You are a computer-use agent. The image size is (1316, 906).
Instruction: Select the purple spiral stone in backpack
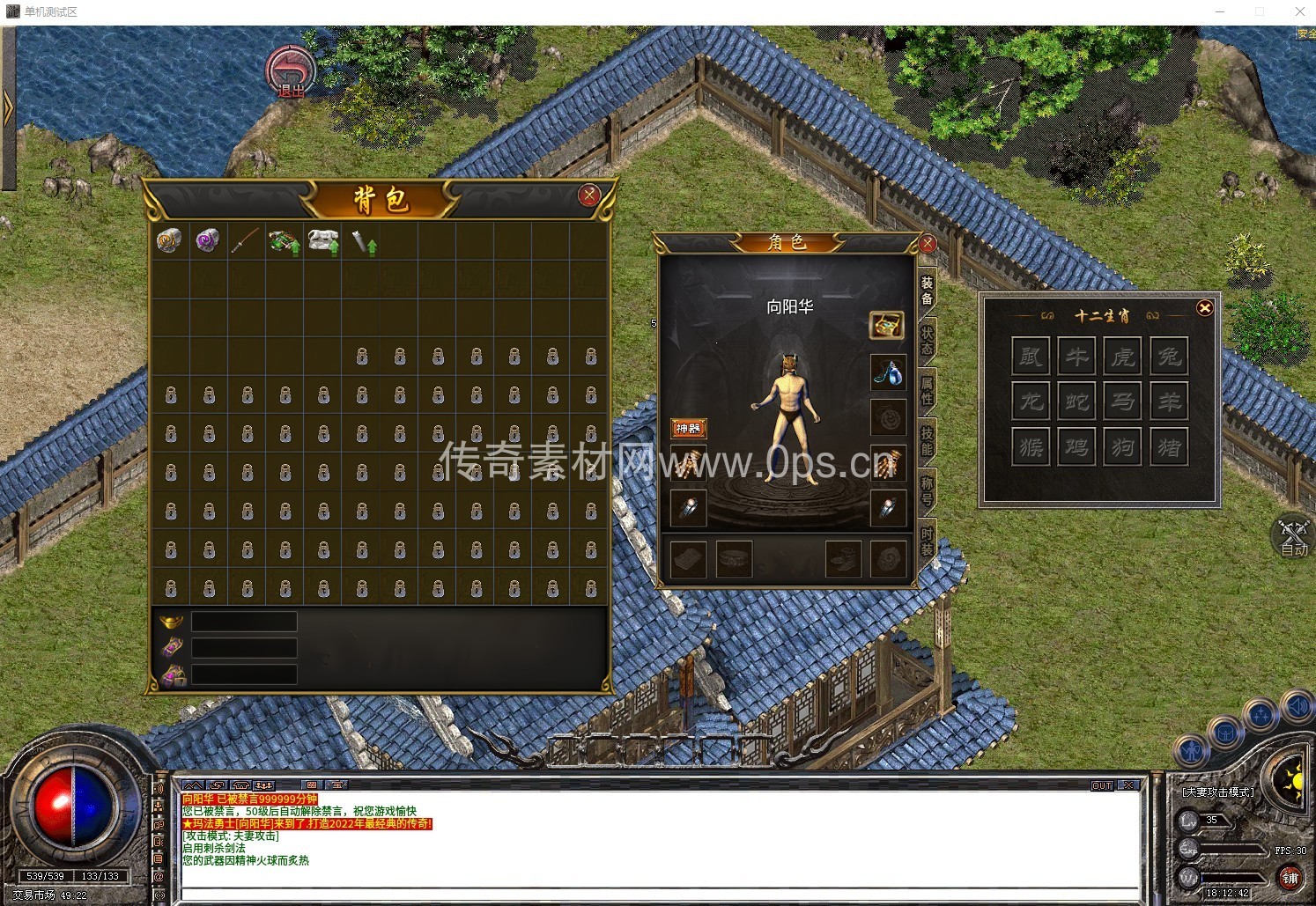pyautogui.click(x=208, y=240)
